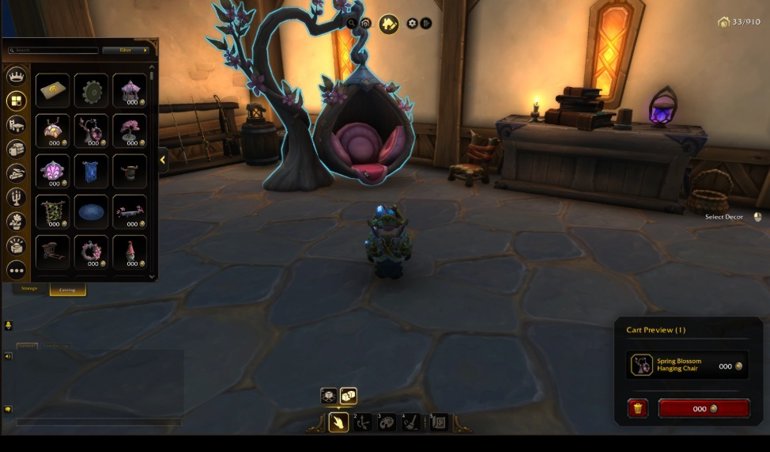Activate the hand placement tool

click(x=339, y=422)
